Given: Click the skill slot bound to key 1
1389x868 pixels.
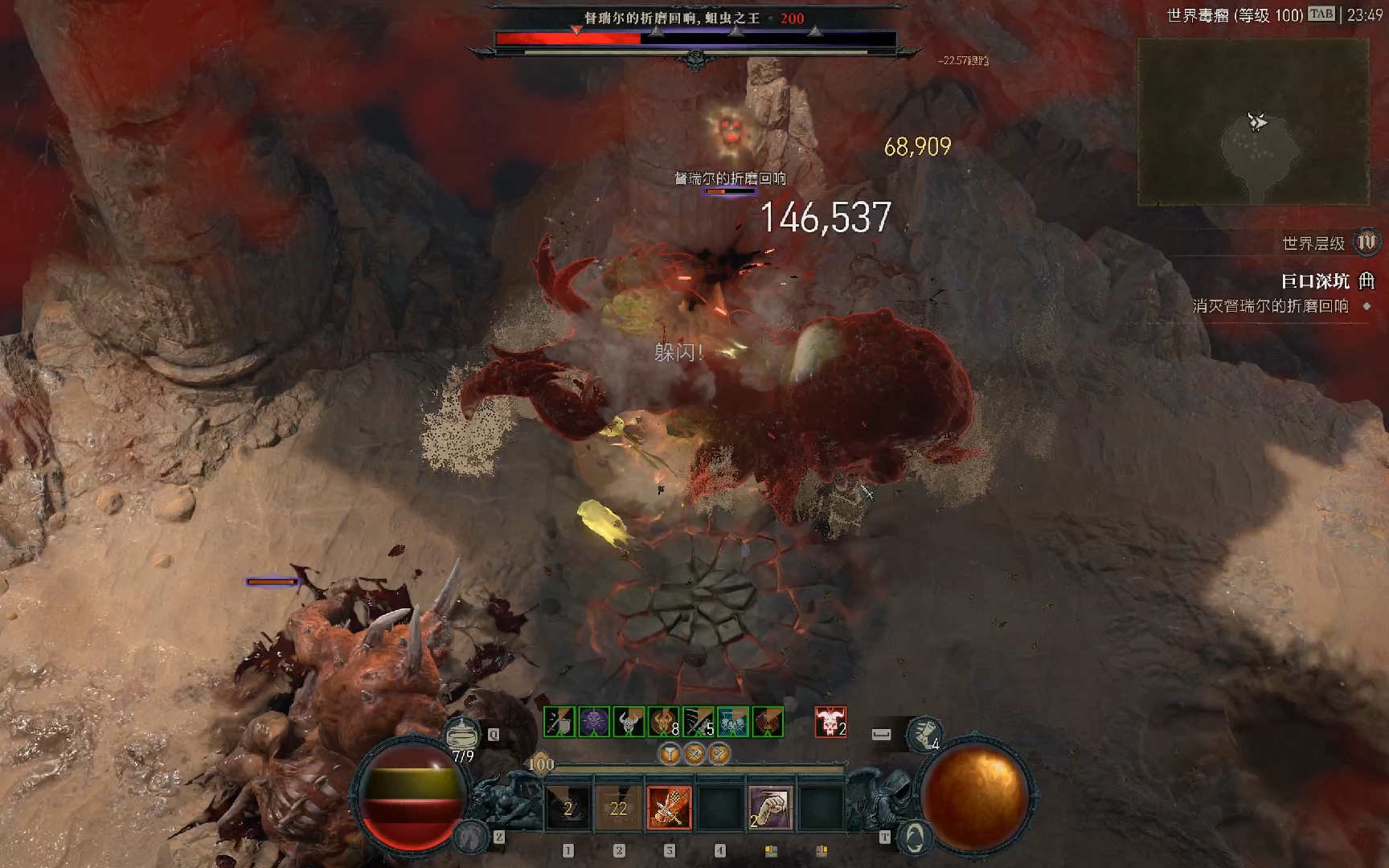Looking at the screenshot, I should 567,808.
